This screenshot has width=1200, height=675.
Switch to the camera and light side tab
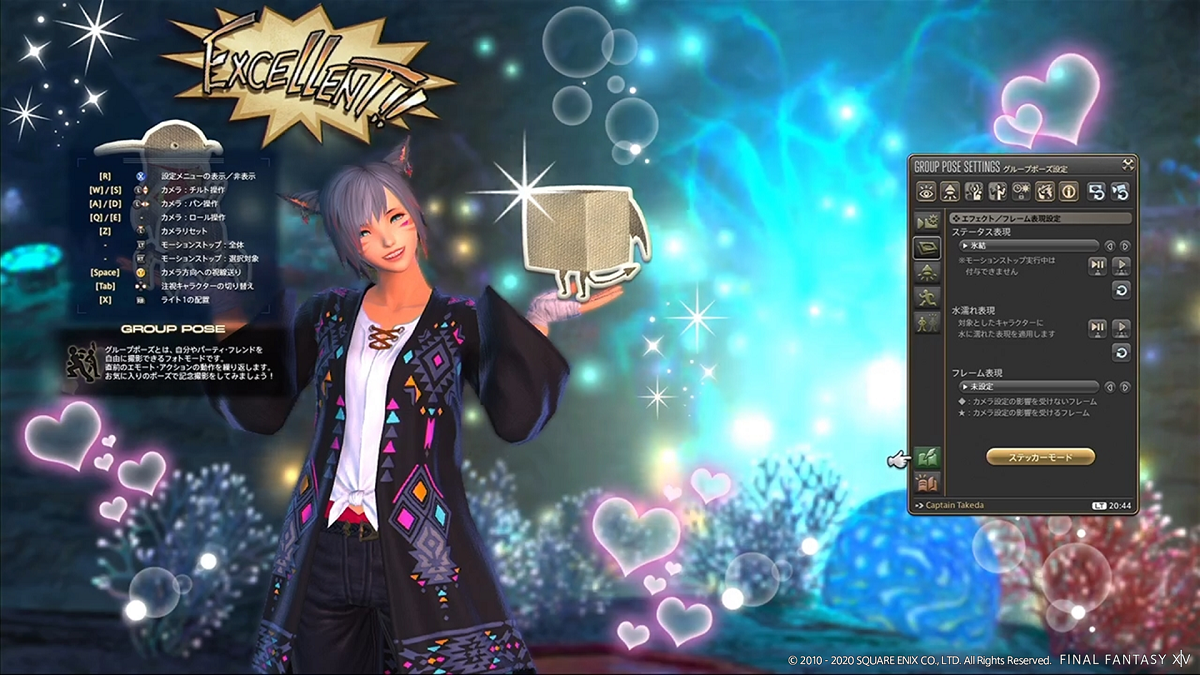click(926, 222)
